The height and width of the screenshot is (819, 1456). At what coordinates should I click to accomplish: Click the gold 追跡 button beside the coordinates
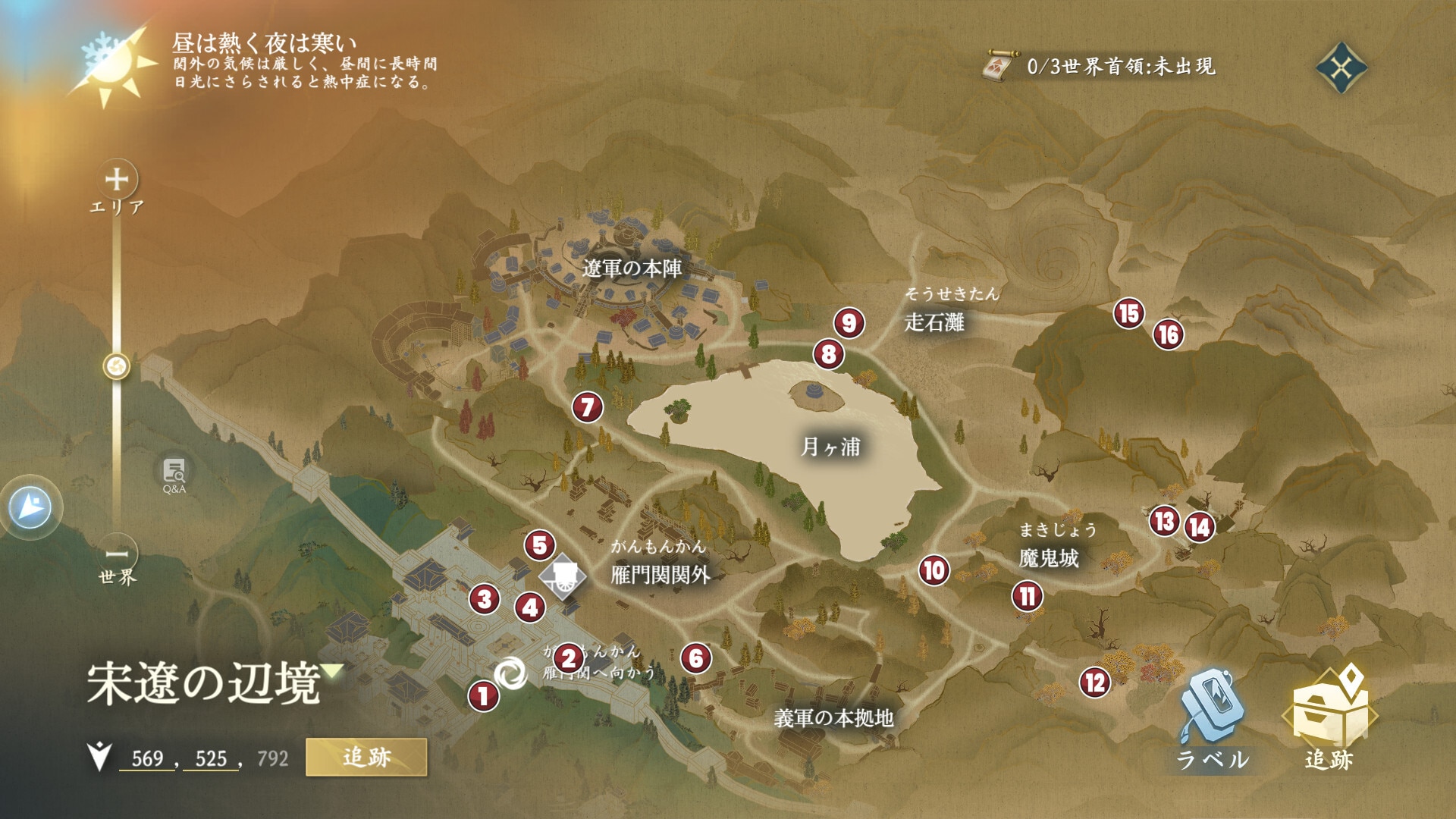pyautogui.click(x=366, y=757)
